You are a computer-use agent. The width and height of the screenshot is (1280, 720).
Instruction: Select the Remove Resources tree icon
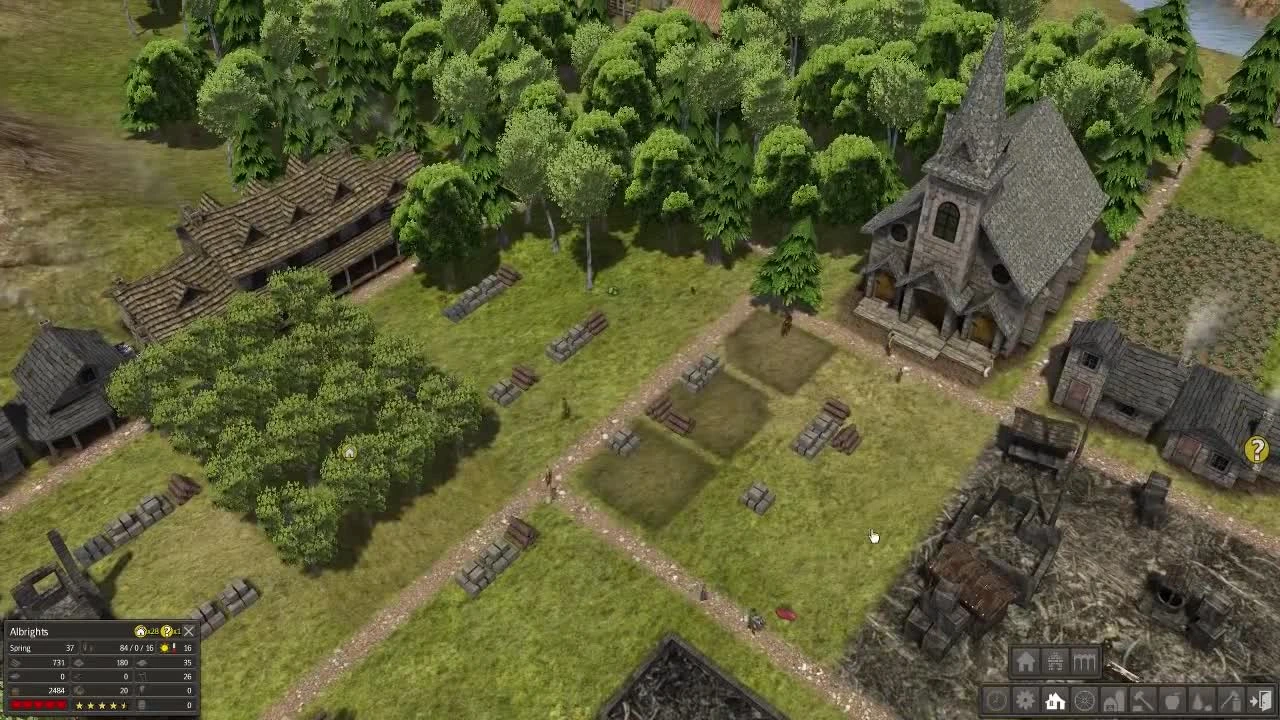(1201, 700)
